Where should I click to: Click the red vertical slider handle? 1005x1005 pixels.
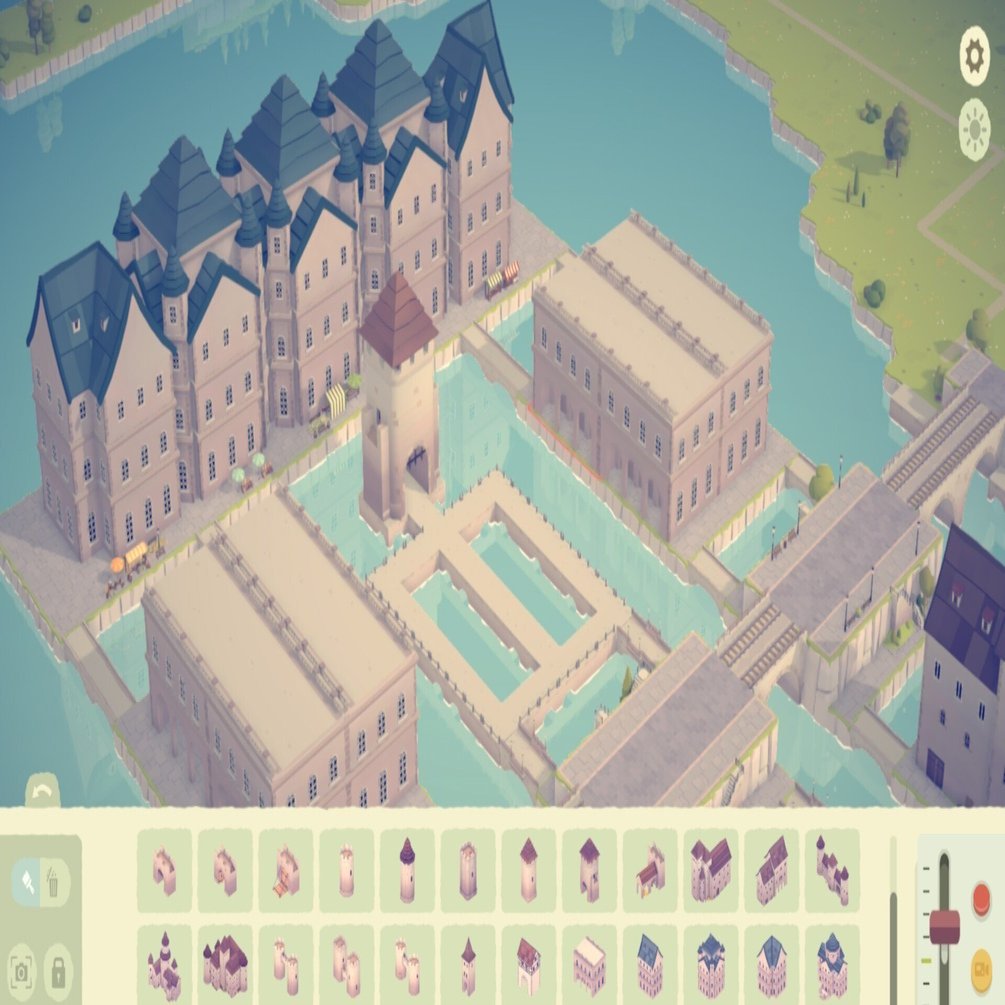[x=944, y=926]
